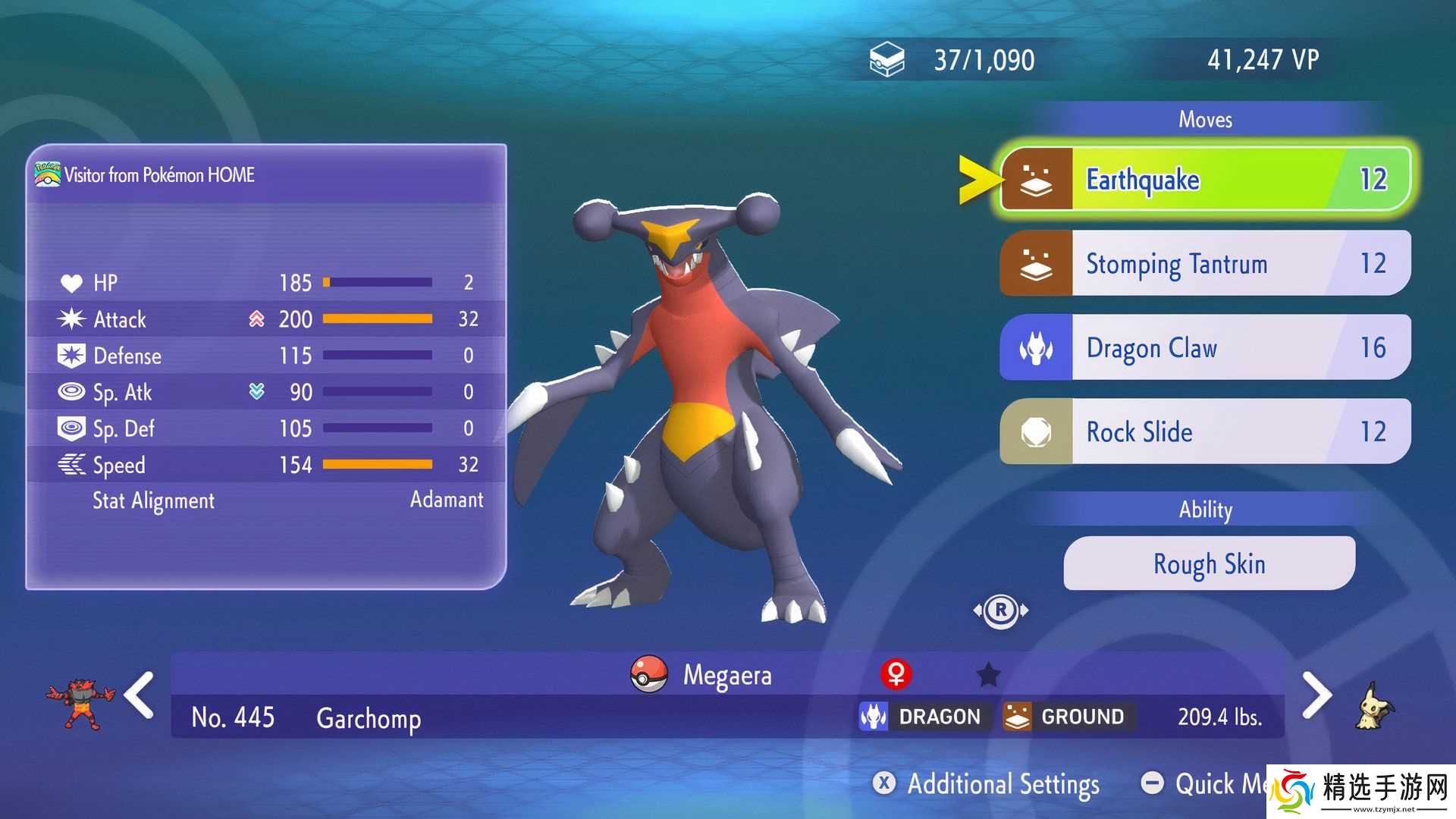This screenshot has width=1456, height=819.
Task: Click the Speed stat row
Action: (267, 465)
